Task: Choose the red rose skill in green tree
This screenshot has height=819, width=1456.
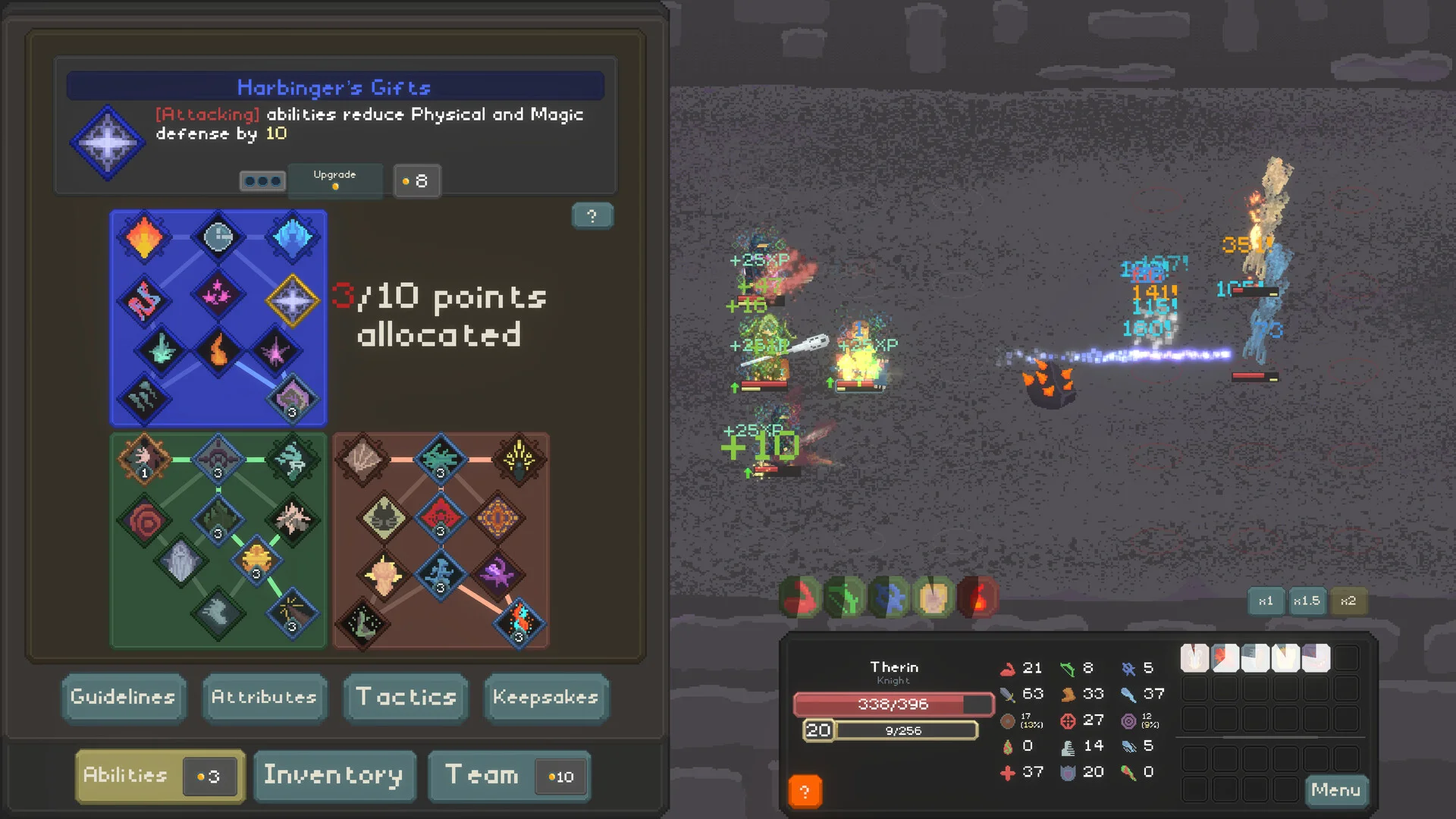Action: (x=144, y=521)
